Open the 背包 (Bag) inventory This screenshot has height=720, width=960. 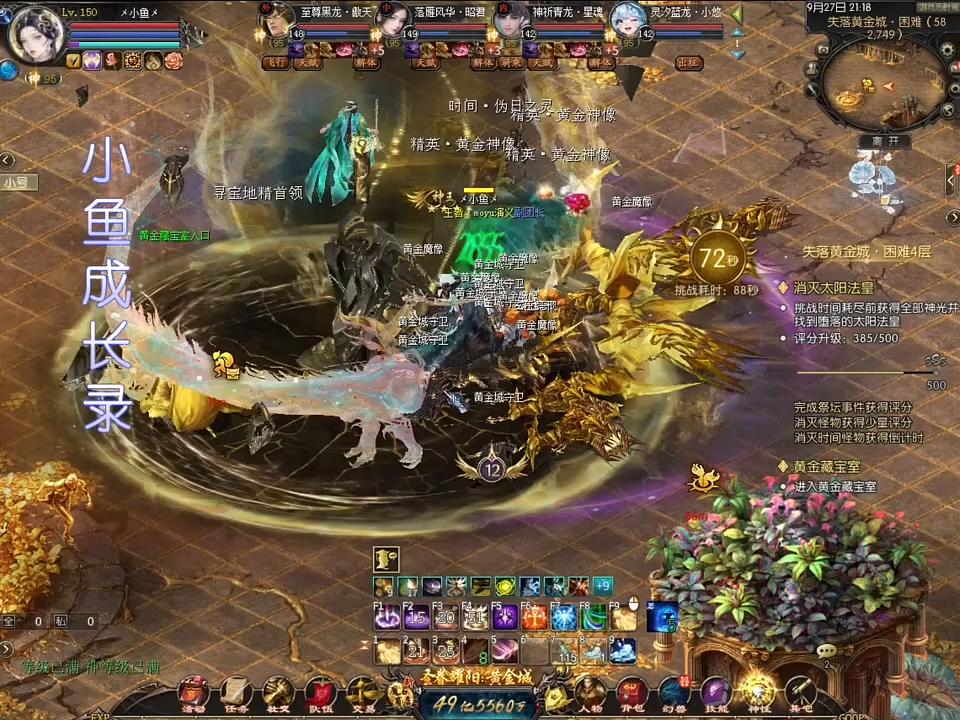tap(631, 692)
